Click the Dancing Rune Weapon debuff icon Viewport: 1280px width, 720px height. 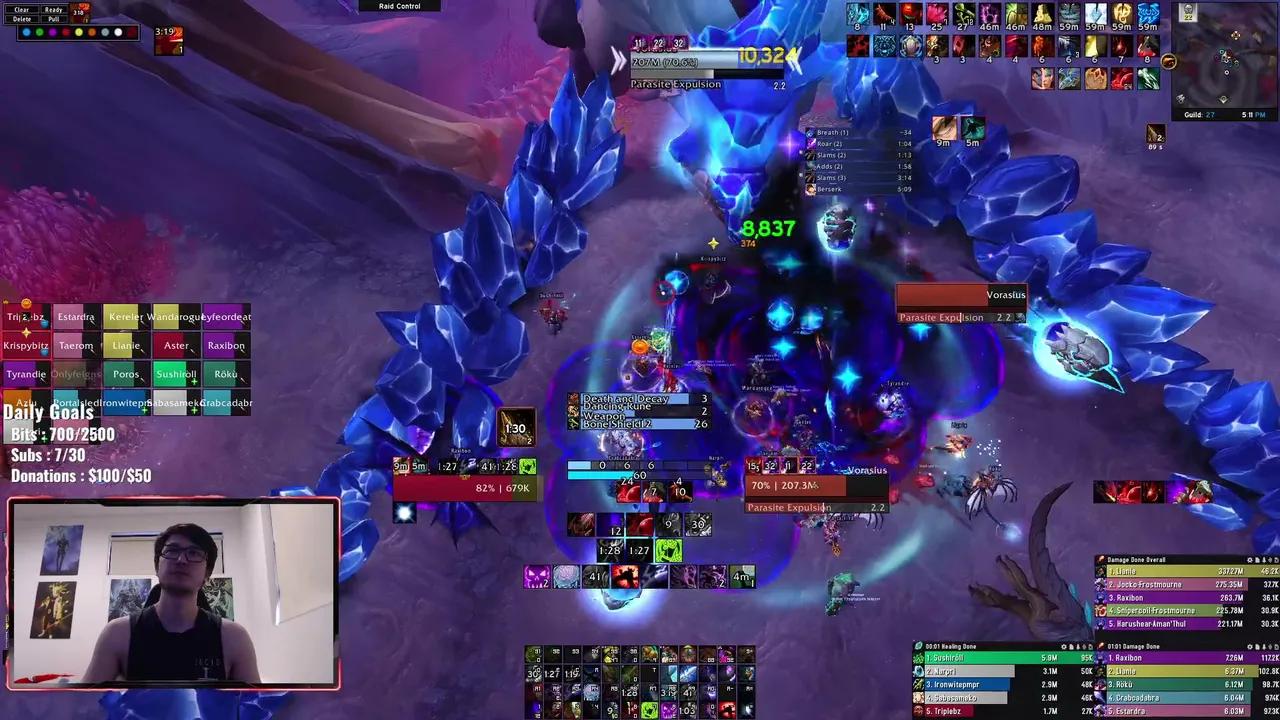point(575,410)
